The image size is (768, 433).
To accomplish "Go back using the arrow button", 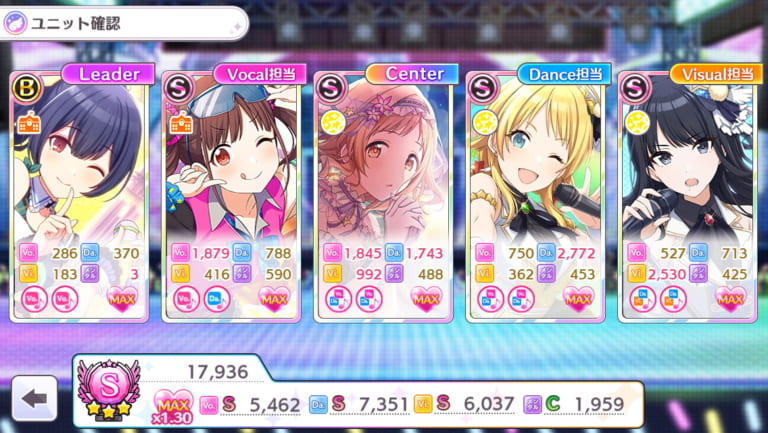I will coord(34,399).
